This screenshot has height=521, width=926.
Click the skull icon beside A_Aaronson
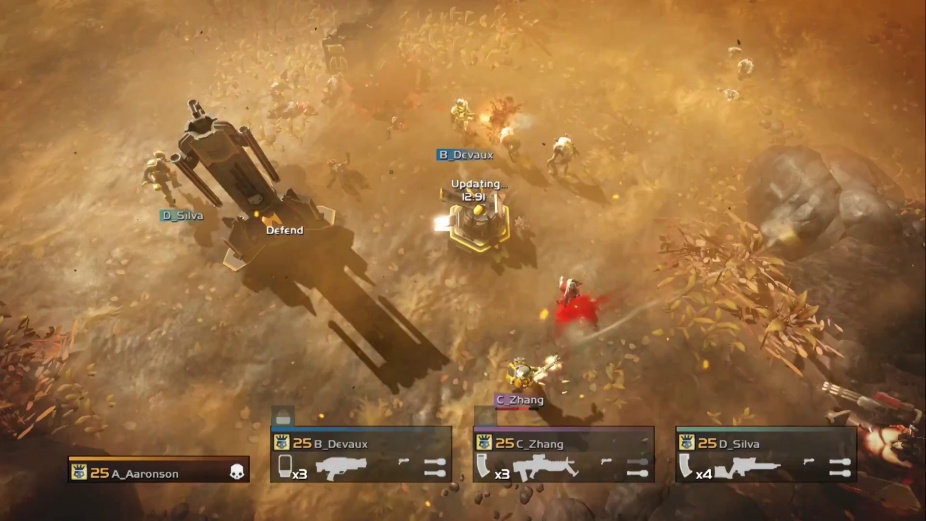coord(237,471)
